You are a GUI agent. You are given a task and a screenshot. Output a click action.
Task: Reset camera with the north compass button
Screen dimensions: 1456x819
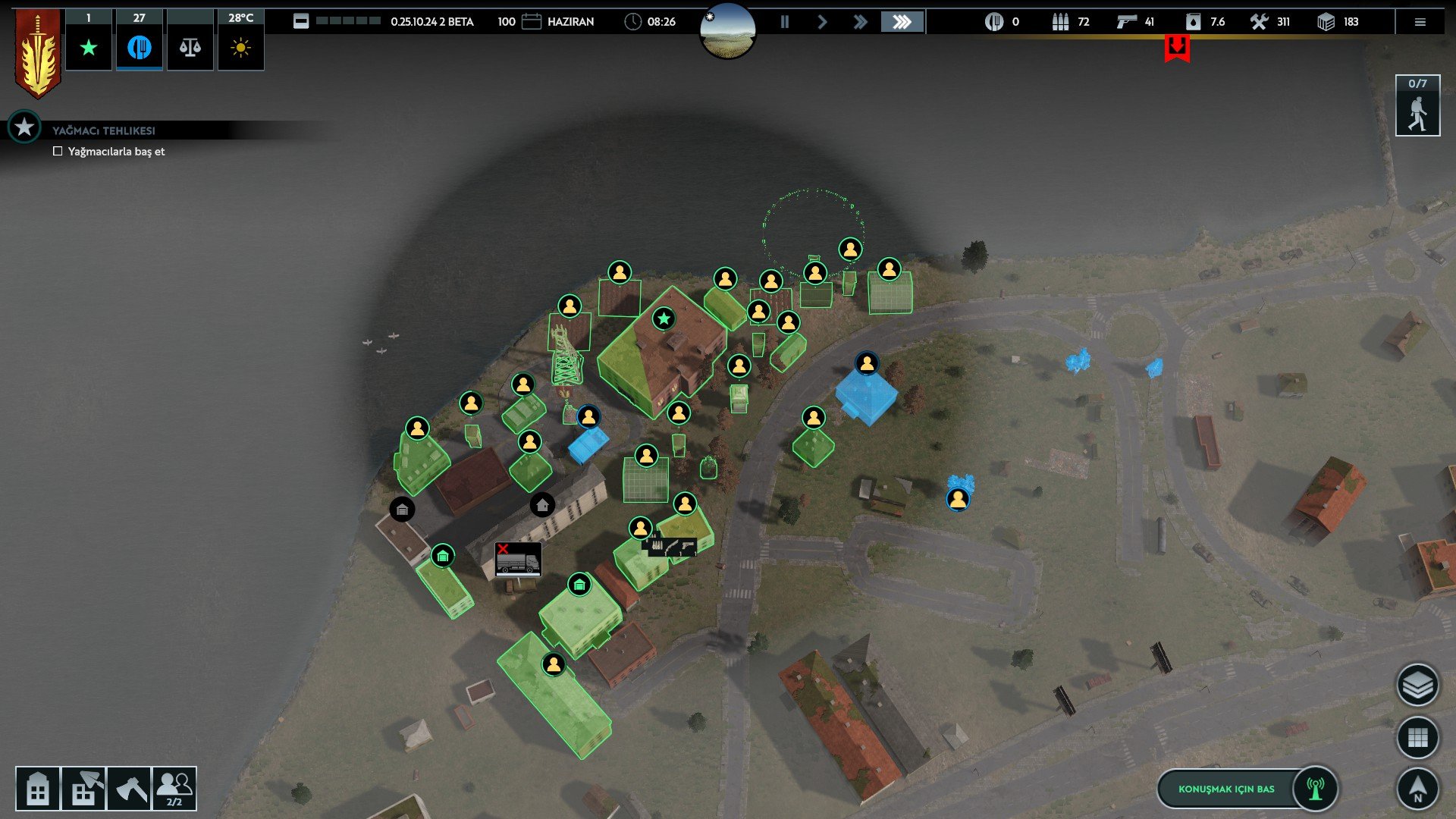point(1417,789)
